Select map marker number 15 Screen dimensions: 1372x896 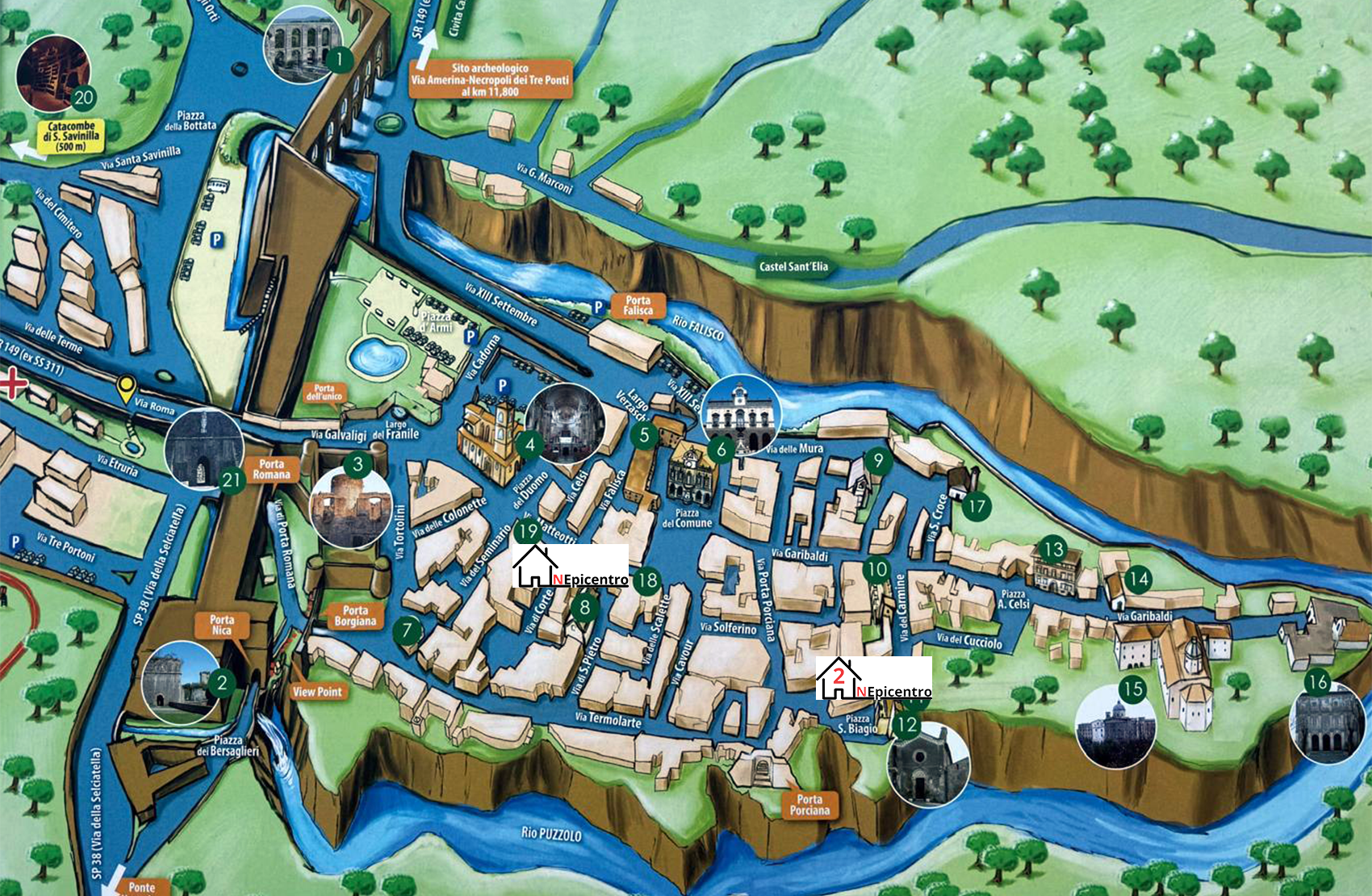pos(1132,689)
